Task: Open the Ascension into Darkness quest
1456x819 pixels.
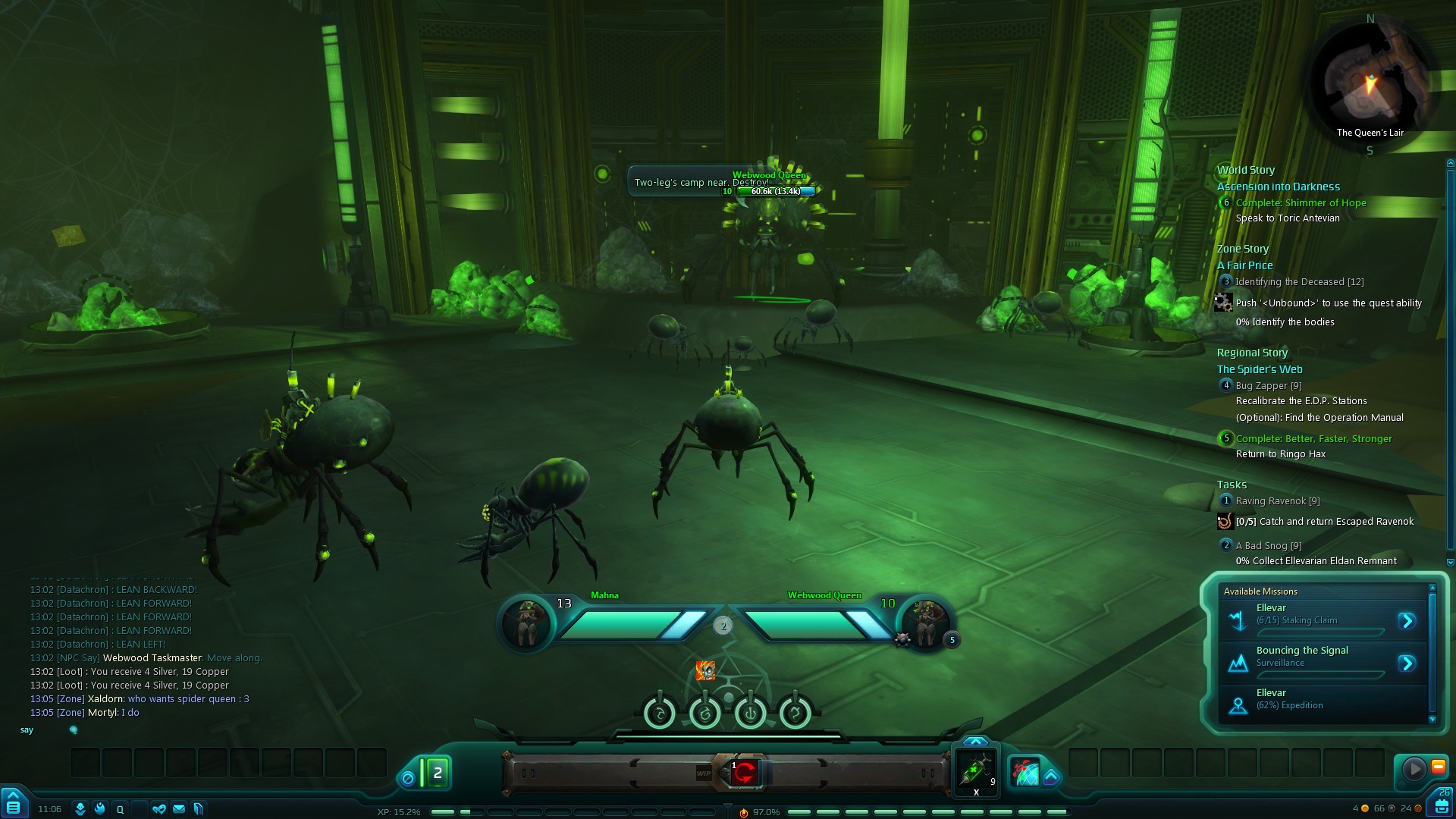Action: coord(1278,187)
